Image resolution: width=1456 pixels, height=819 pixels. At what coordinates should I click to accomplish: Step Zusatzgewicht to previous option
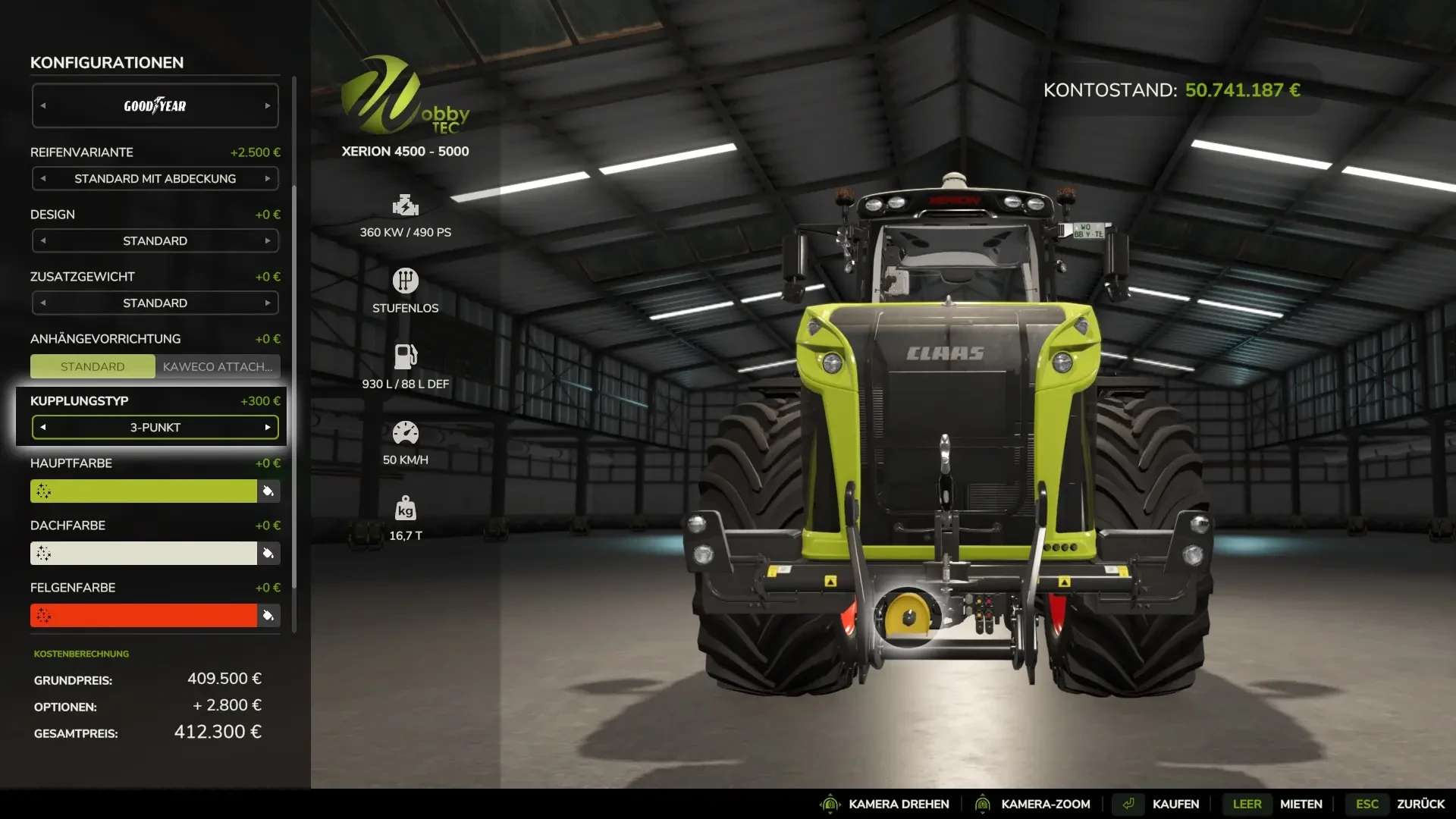[x=43, y=303]
